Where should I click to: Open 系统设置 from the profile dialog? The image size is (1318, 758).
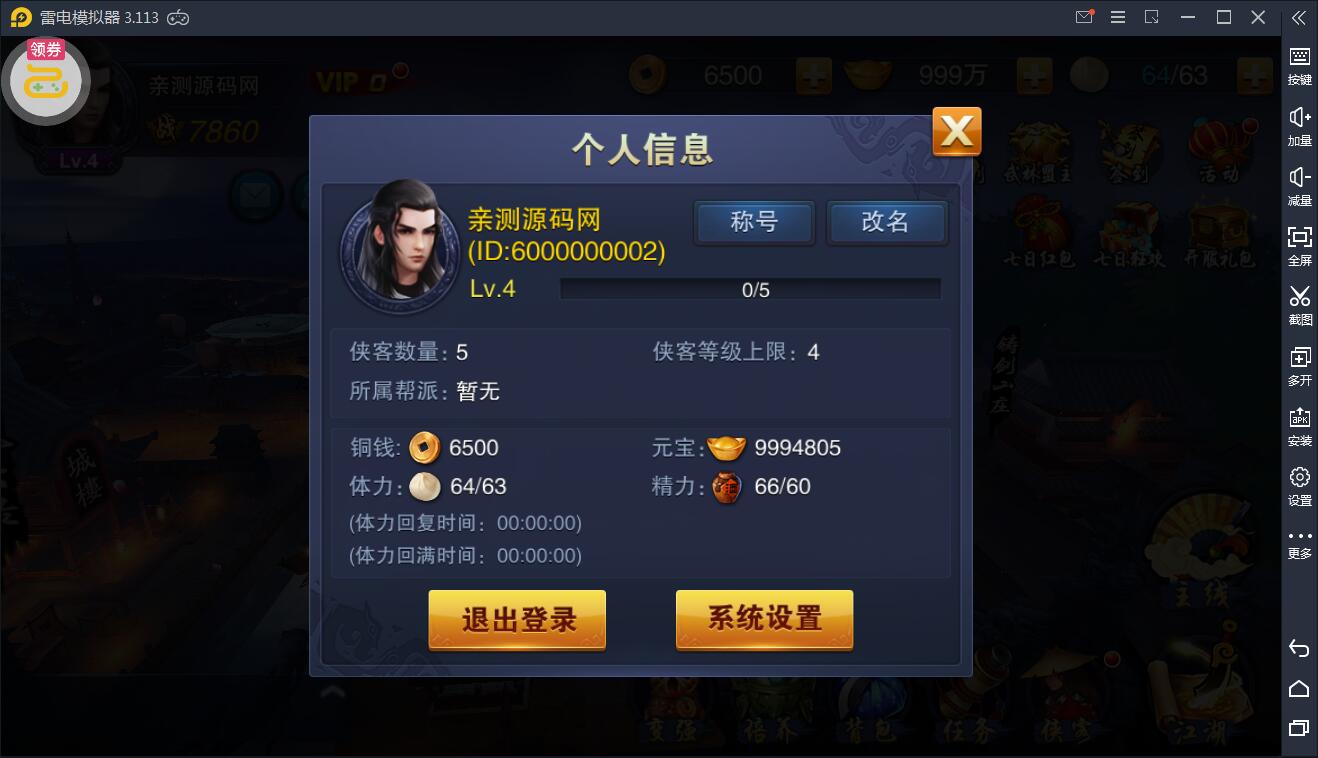(x=764, y=620)
